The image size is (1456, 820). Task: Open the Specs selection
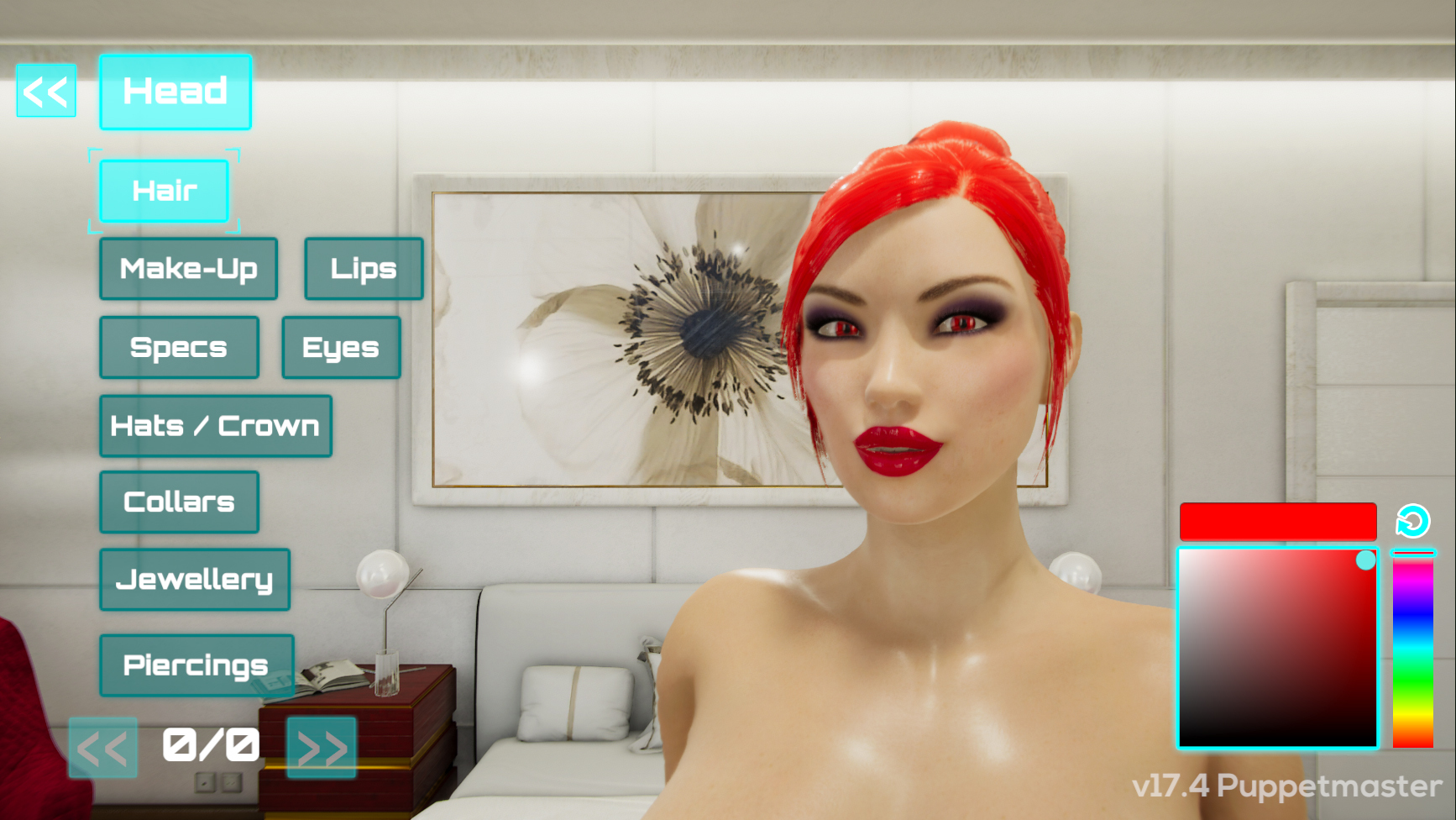(x=178, y=346)
